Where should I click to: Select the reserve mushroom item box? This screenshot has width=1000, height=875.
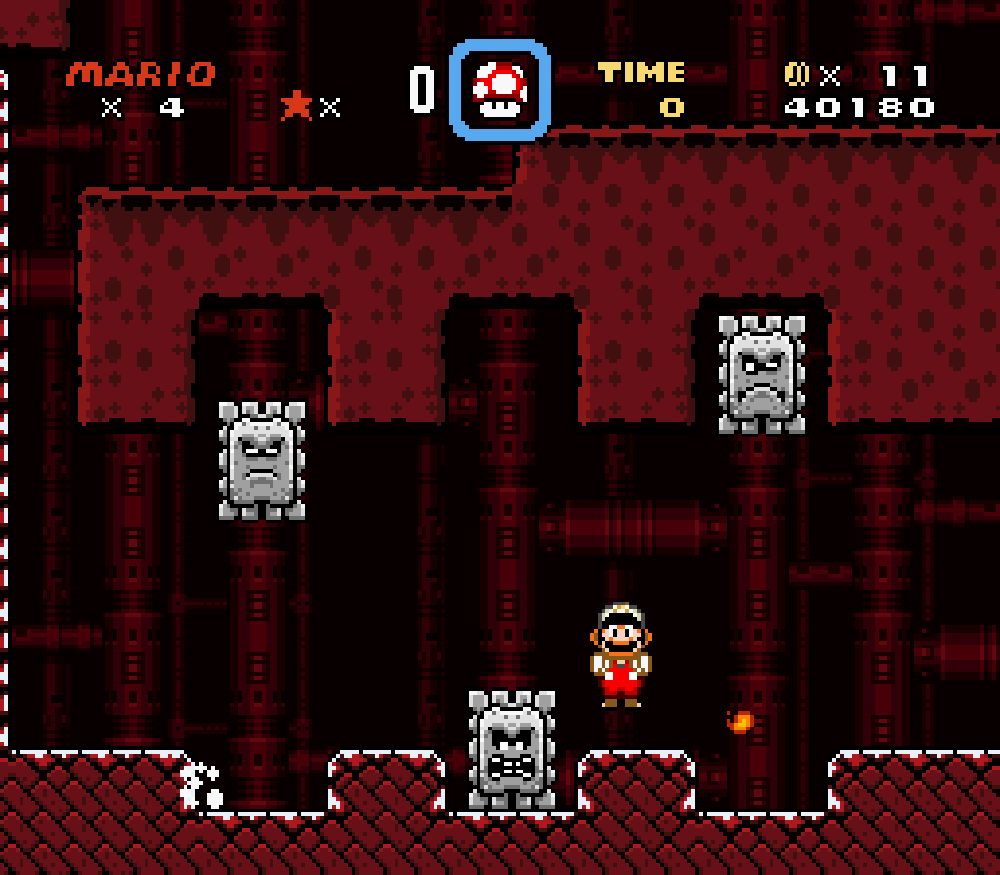click(499, 90)
